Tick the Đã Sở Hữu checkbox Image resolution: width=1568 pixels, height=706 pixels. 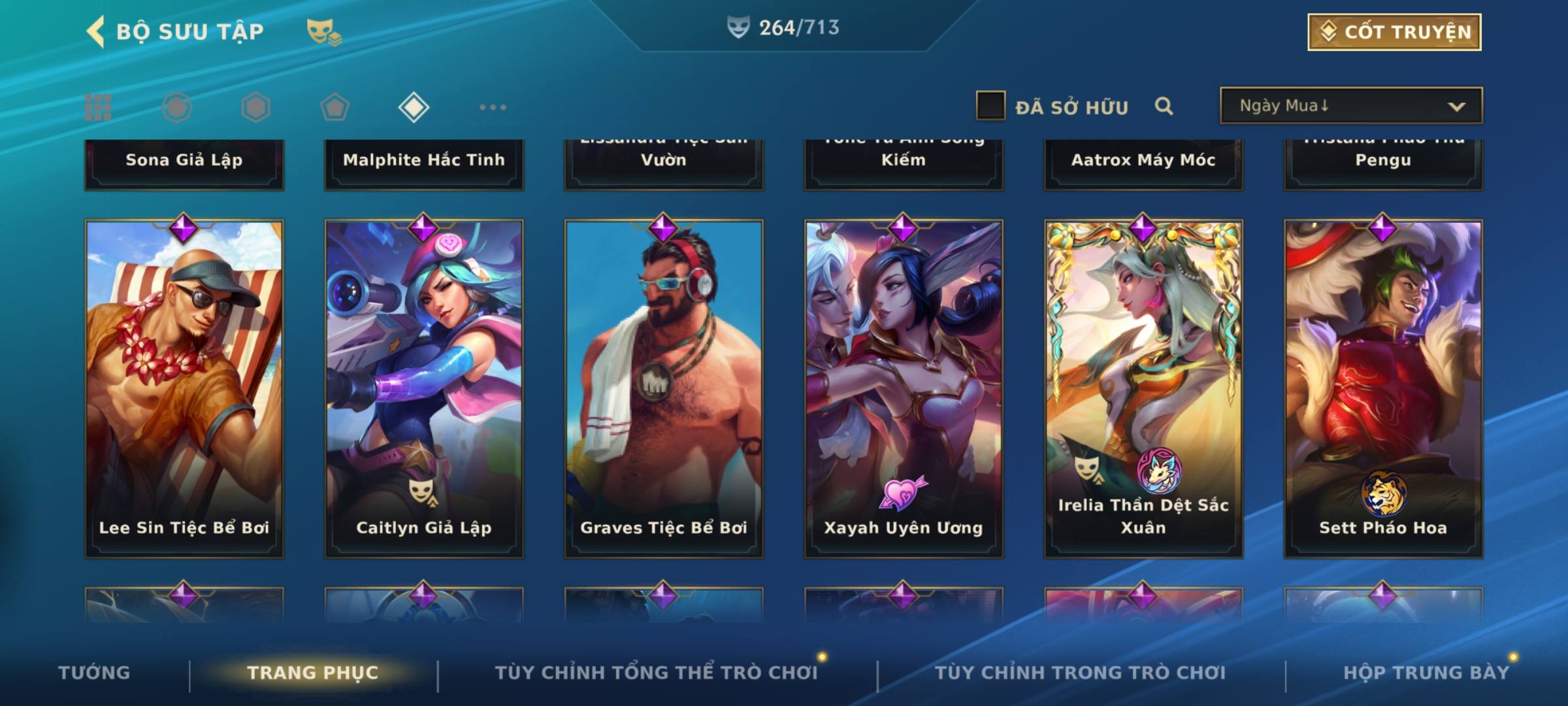[990, 106]
